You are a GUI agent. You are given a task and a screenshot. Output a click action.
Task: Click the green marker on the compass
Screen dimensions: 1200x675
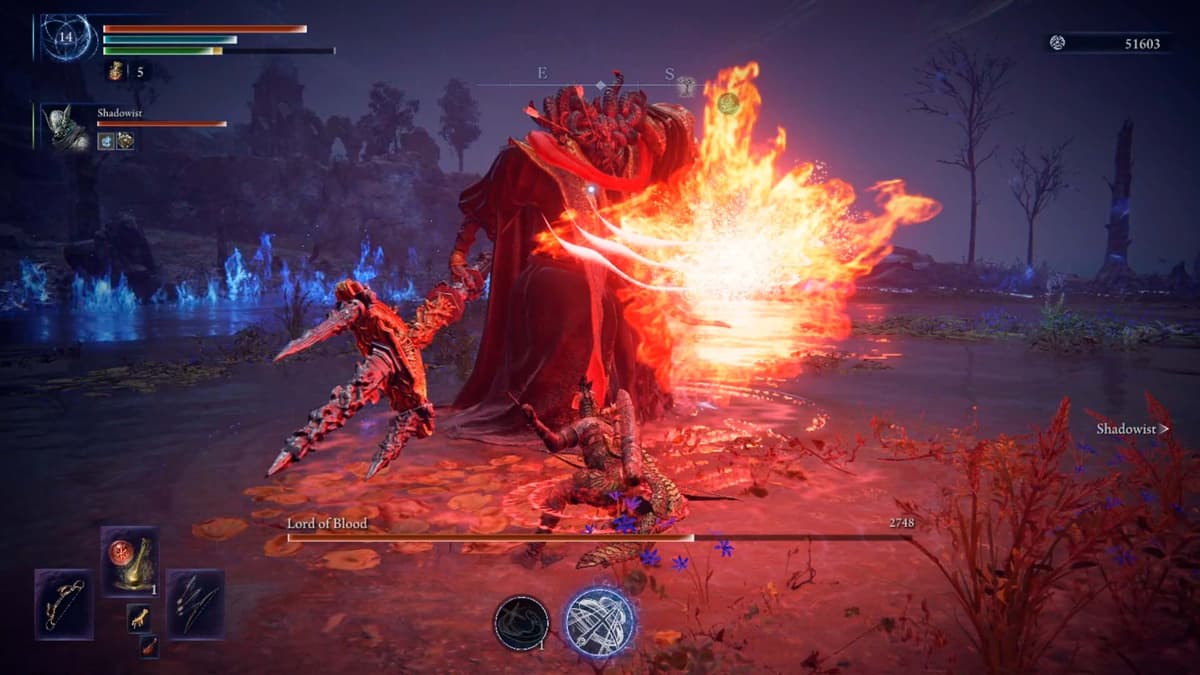click(x=728, y=102)
